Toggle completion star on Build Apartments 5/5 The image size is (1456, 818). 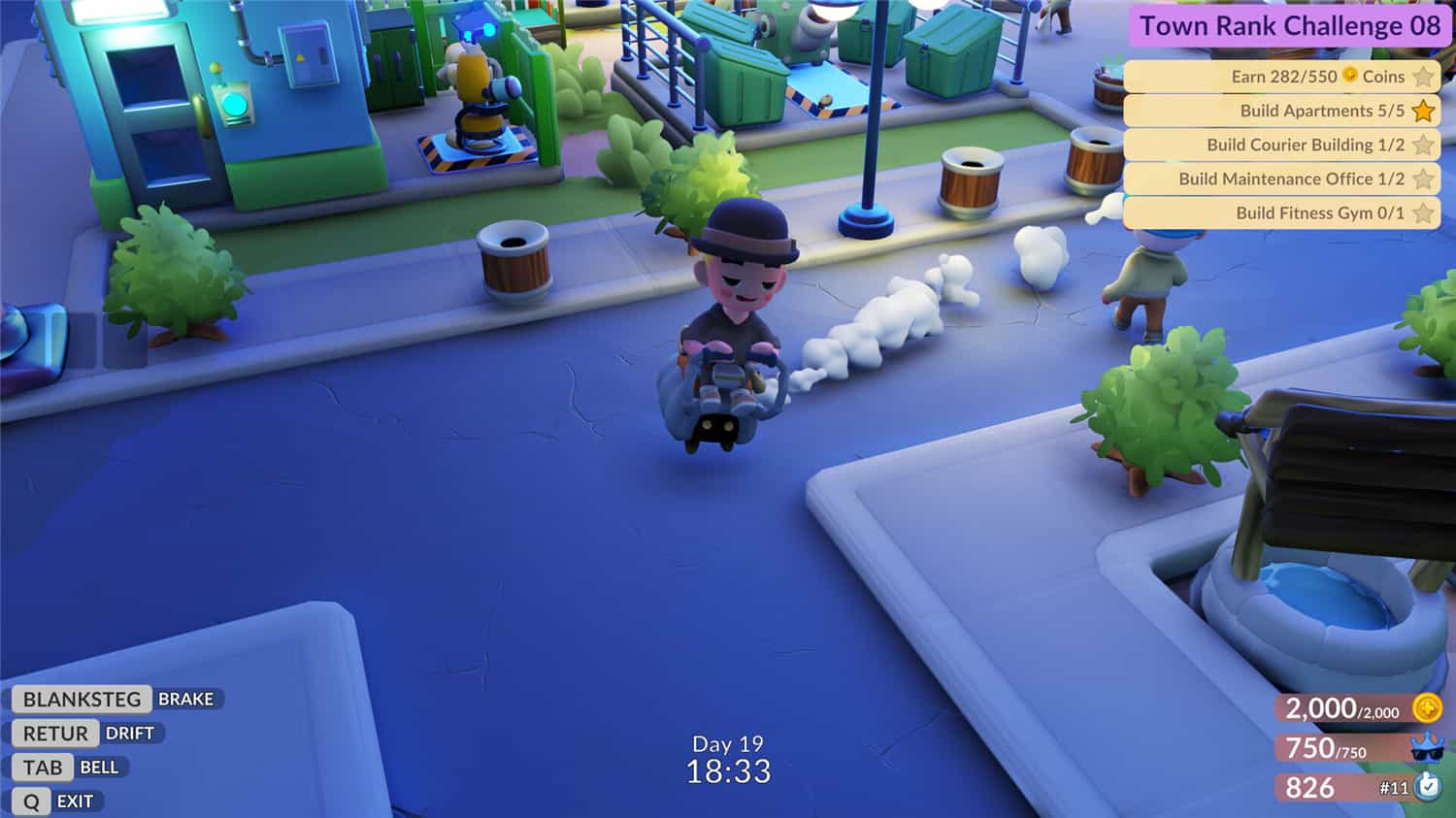tap(1422, 111)
